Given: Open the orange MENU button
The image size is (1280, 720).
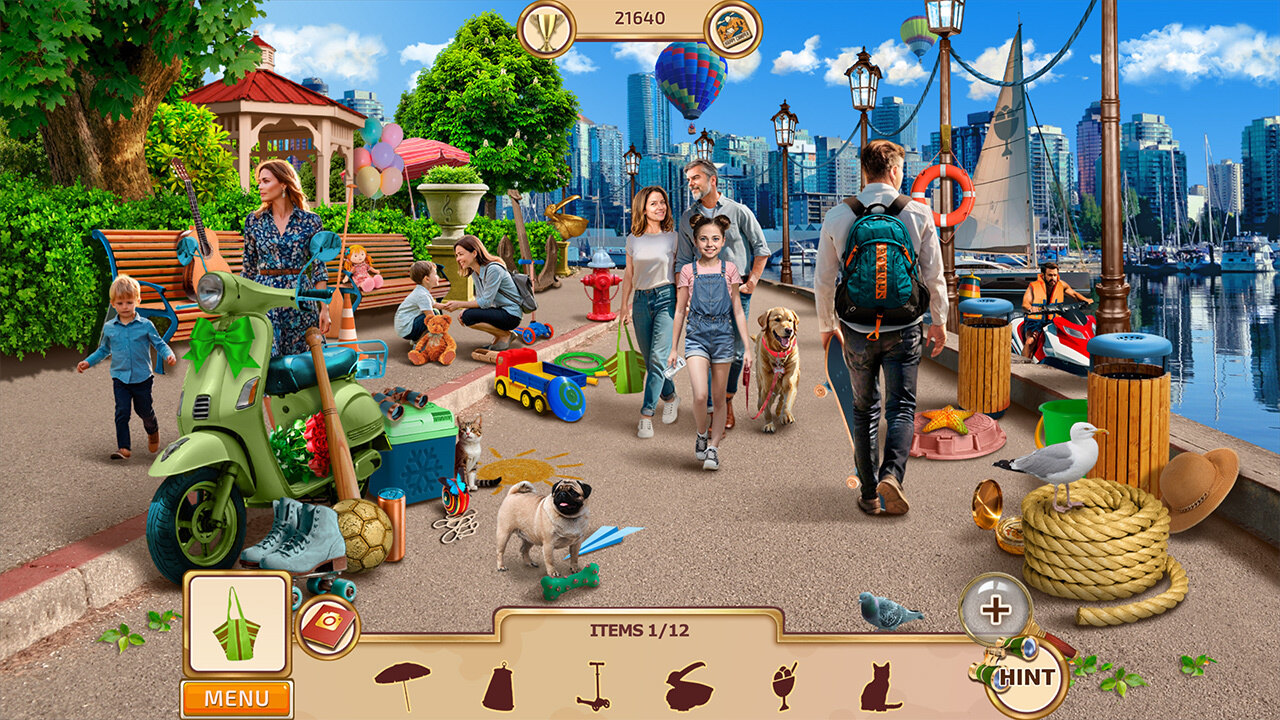Looking at the screenshot, I should pyautogui.click(x=237, y=698).
